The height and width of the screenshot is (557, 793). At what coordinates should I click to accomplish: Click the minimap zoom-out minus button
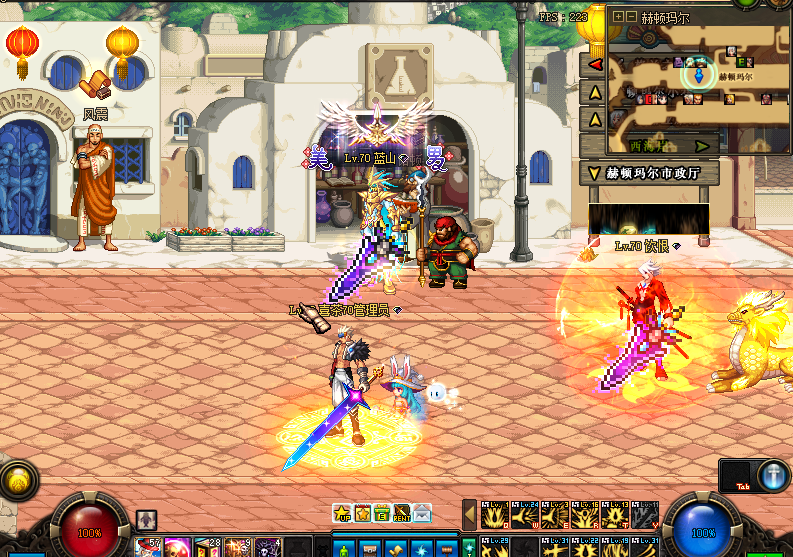pyautogui.click(x=631, y=17)
